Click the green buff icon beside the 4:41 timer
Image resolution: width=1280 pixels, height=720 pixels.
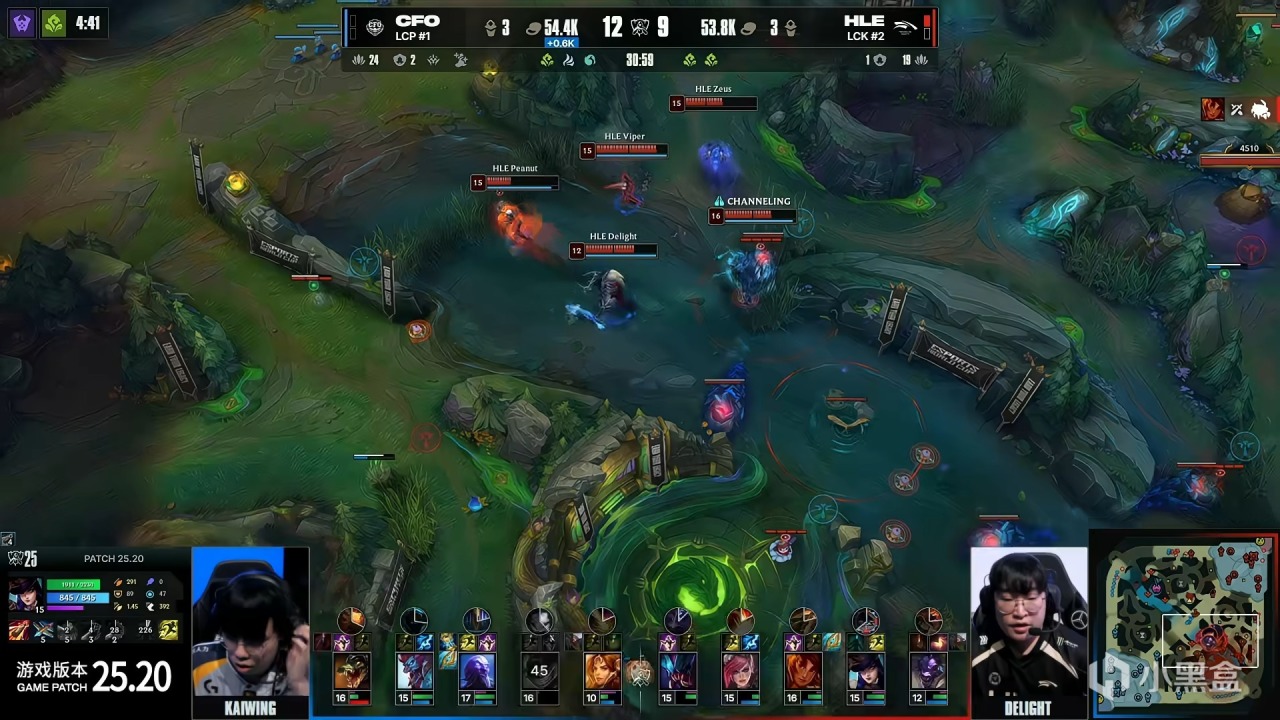(54, 23)
